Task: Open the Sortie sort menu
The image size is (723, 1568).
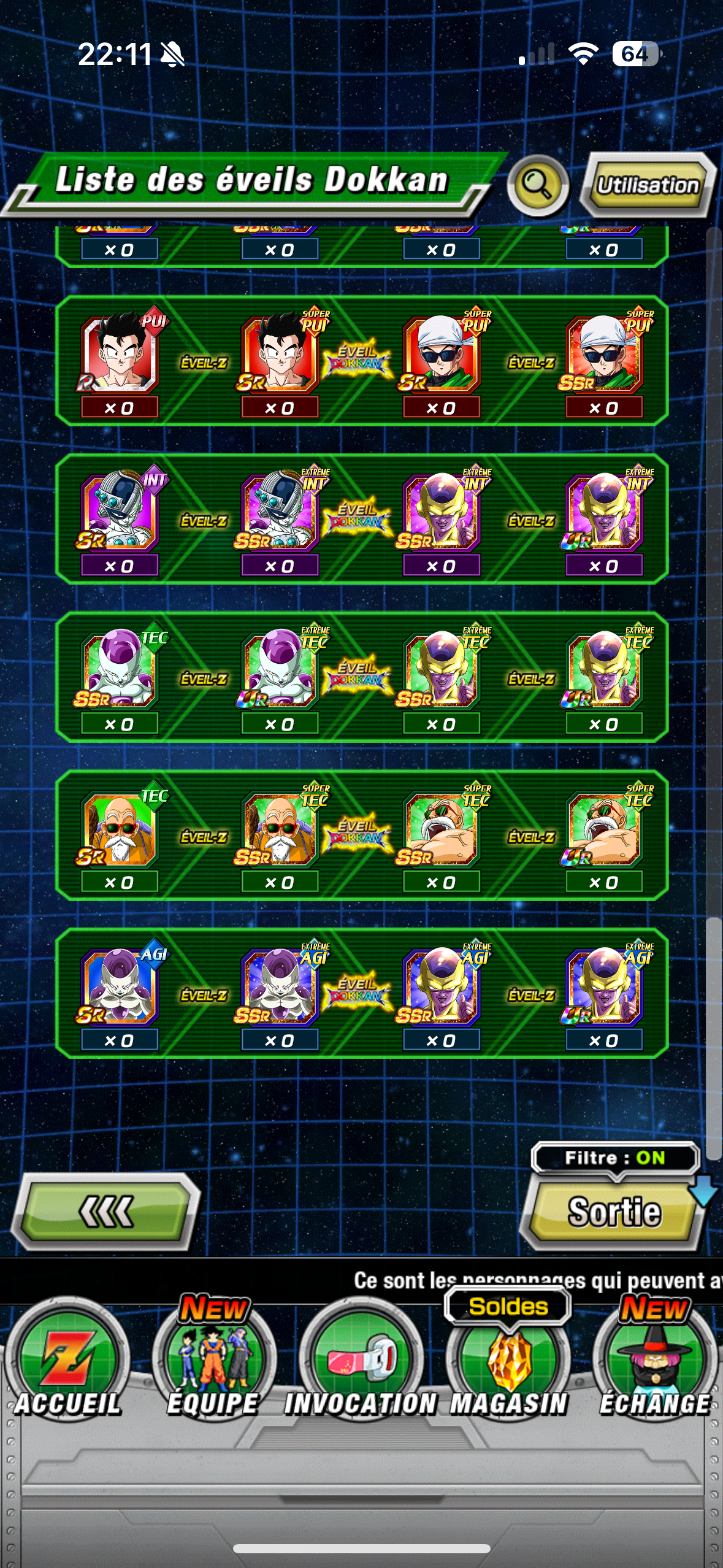Action: [614, 1212]
